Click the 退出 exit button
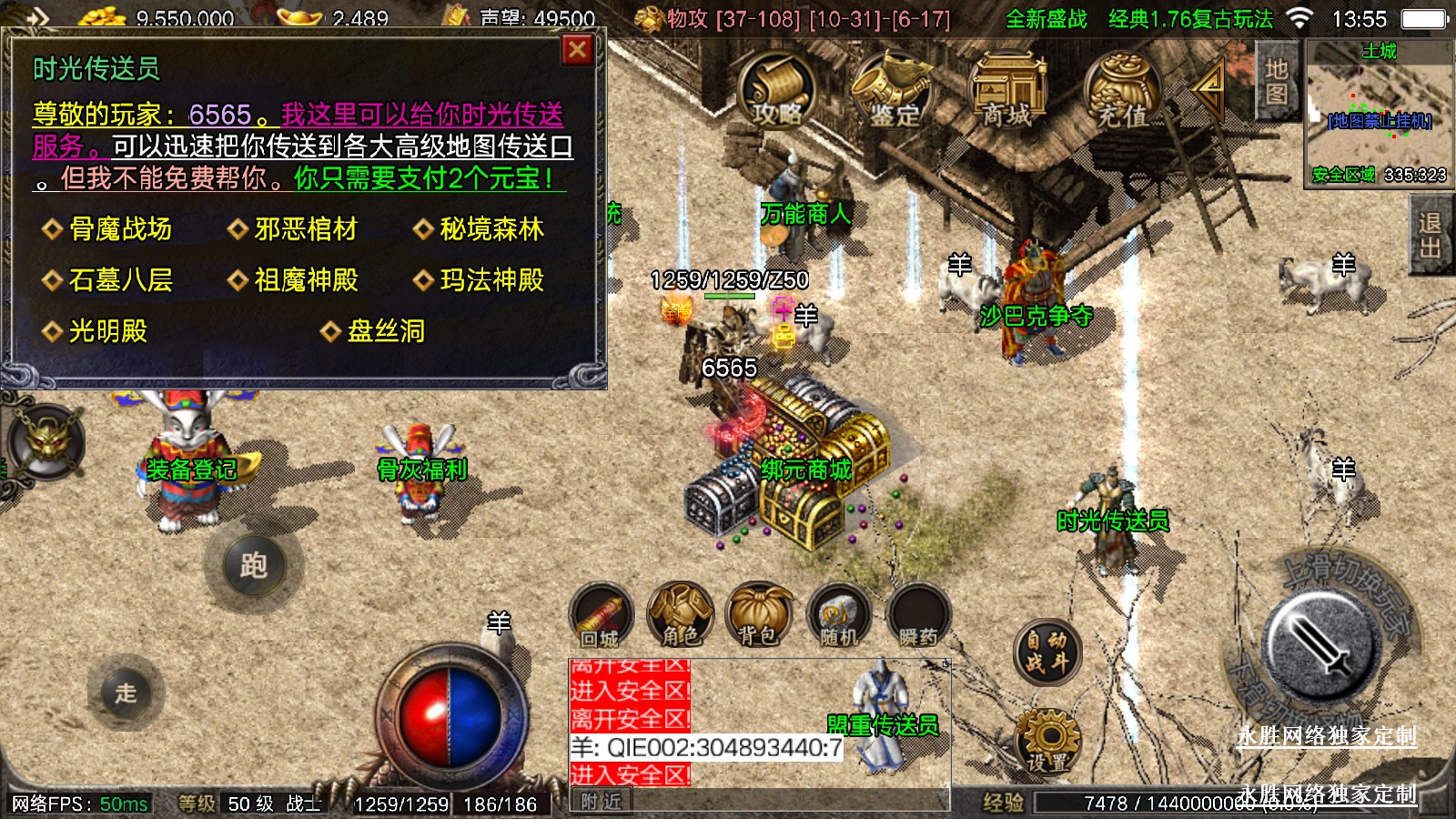Image resolution: width=1456 pixels, height=819 pixels. click(x=1430, y=236)
